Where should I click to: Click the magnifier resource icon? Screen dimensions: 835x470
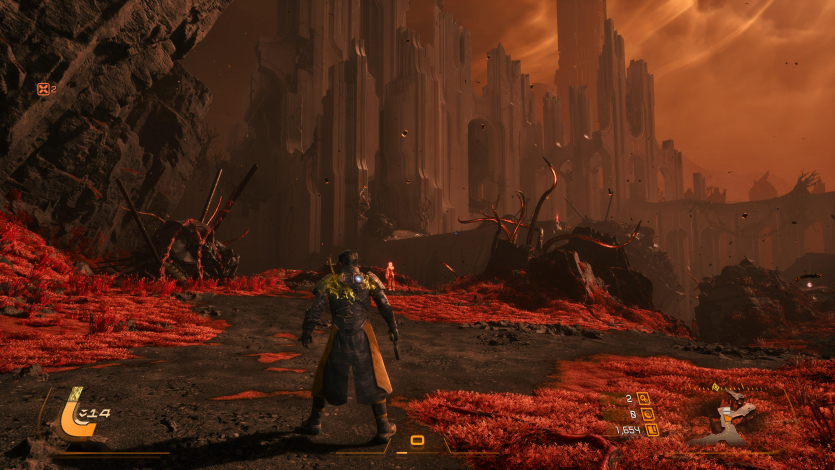point(644,398)
